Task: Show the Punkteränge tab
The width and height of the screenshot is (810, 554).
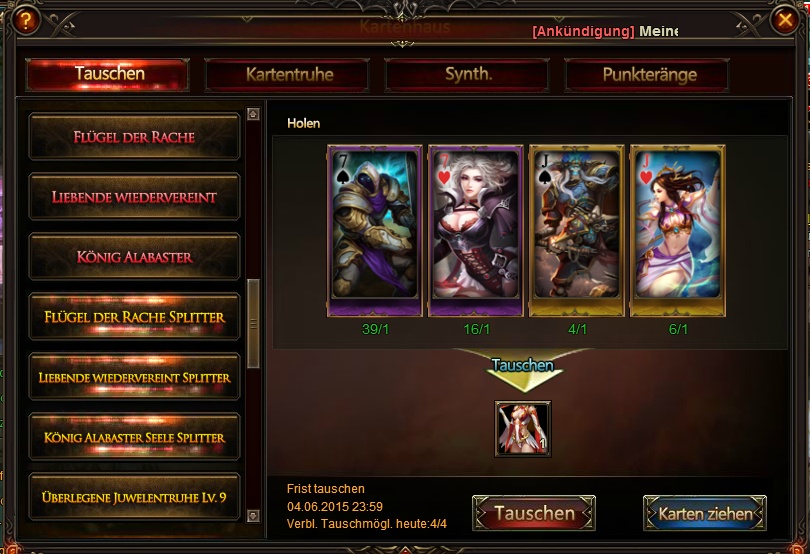Action: (648, 75)
